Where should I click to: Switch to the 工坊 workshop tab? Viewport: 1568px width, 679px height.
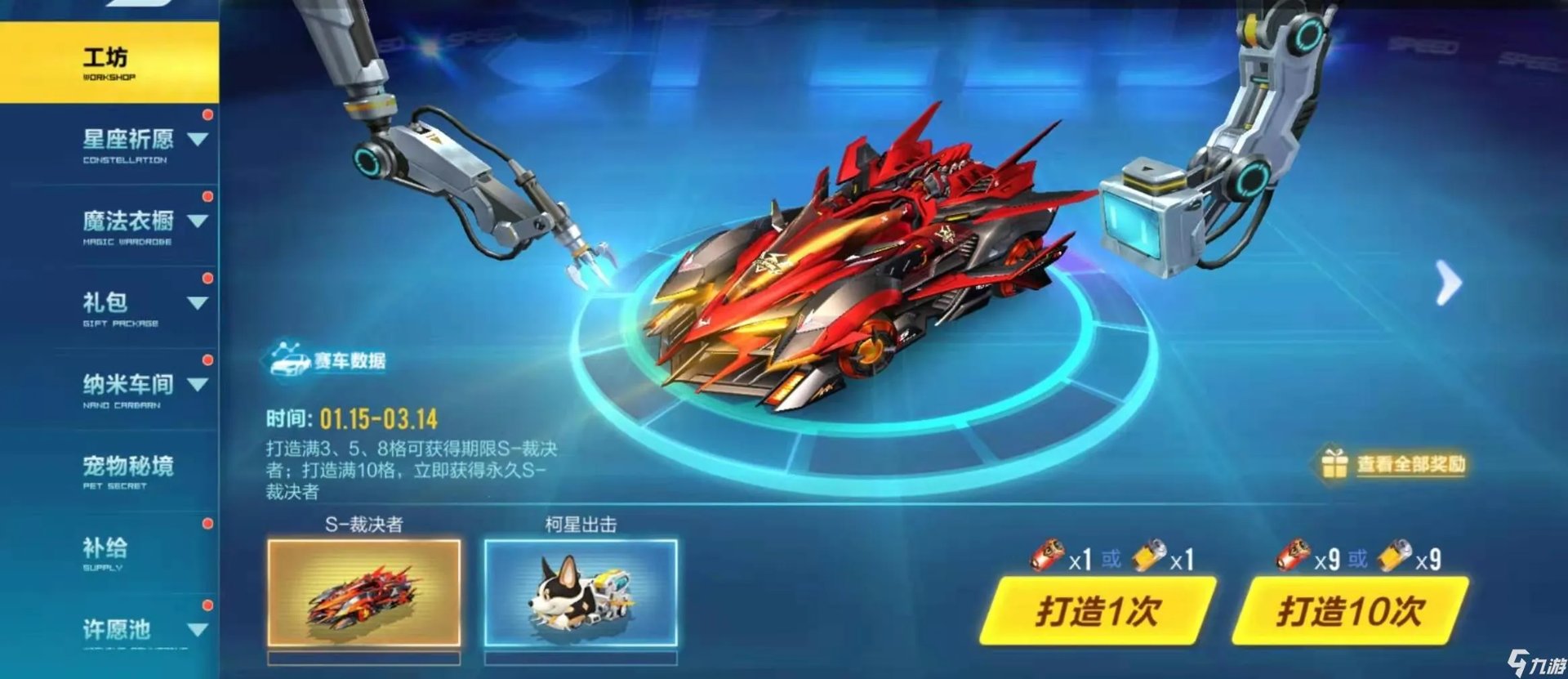pos(106,56)
